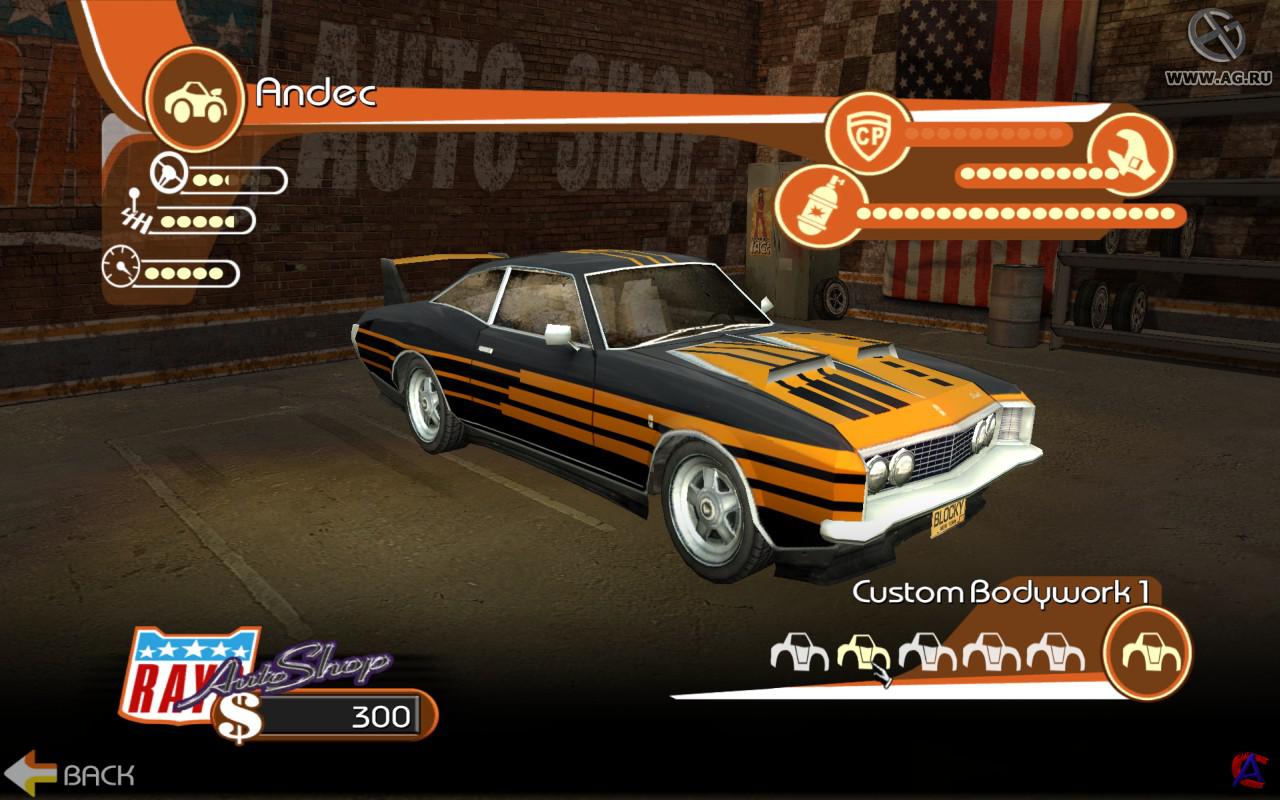Open the AG.RU watermark logo
Screen dimensions: 1280x800
(x=1217, y=37)
